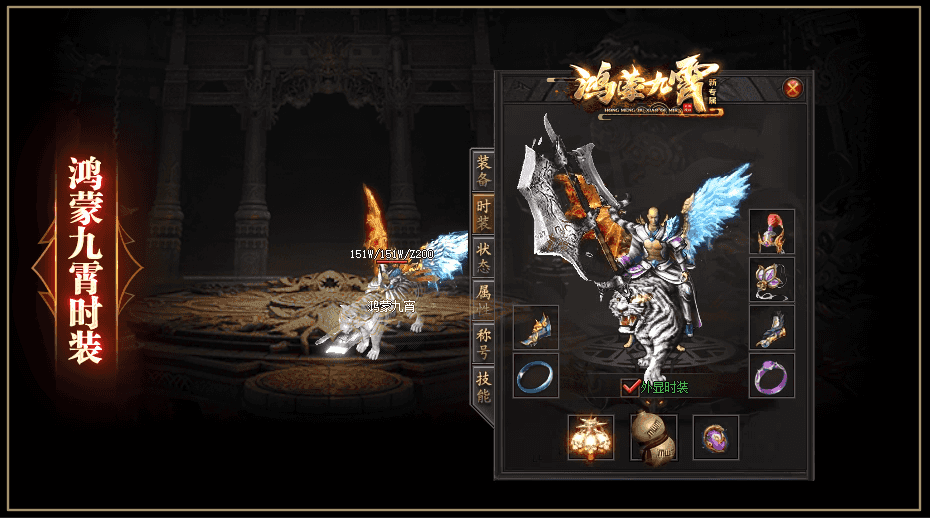Click the purple butterfly necklace slot
The height and width of the screenshot is (518, 930).
(x=771, y=280)
